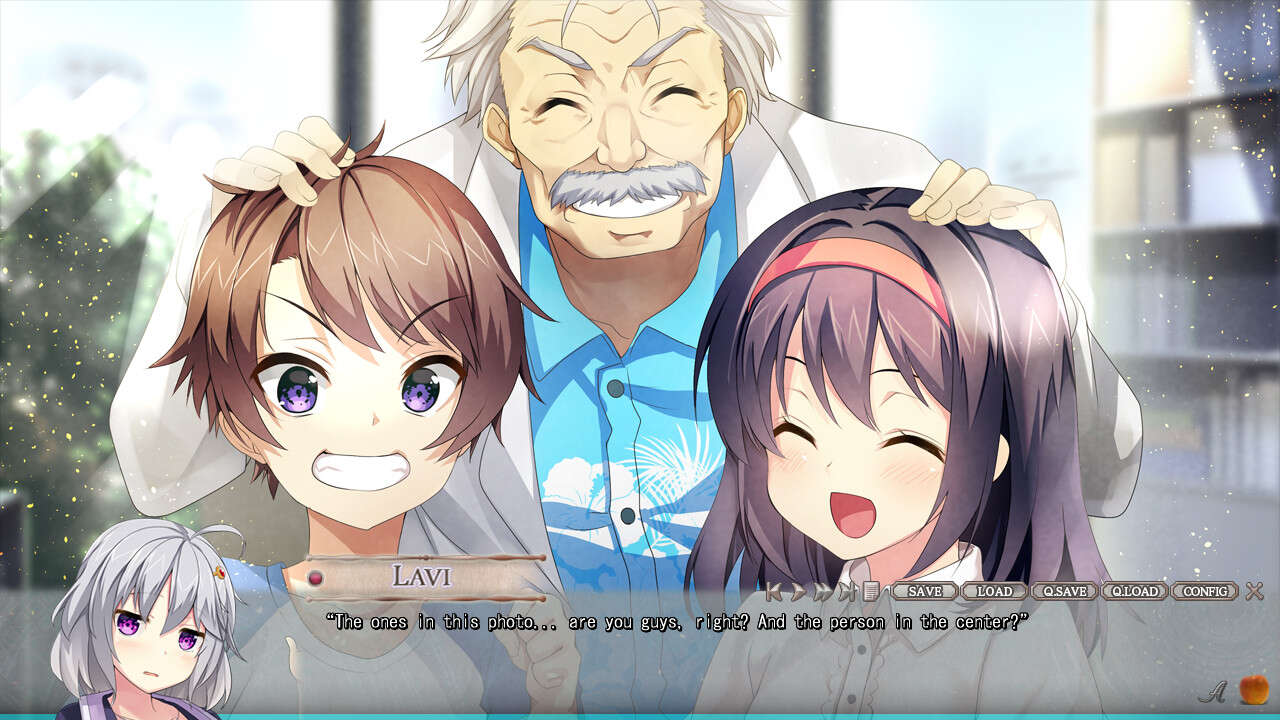Viewport: 1280px width, 720px height.
Task: Open the CONFIG settings
Action: point(1204,591)
